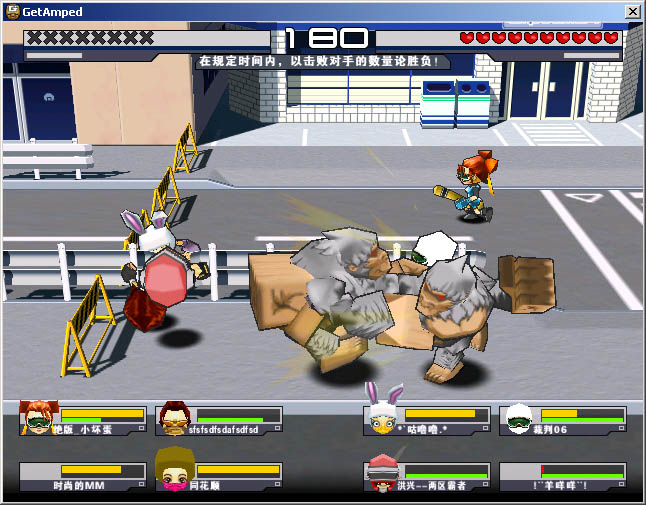Close the GetAmped window
Screen dimensions: 646x505
pyautogui.click(x=632, y=11)
